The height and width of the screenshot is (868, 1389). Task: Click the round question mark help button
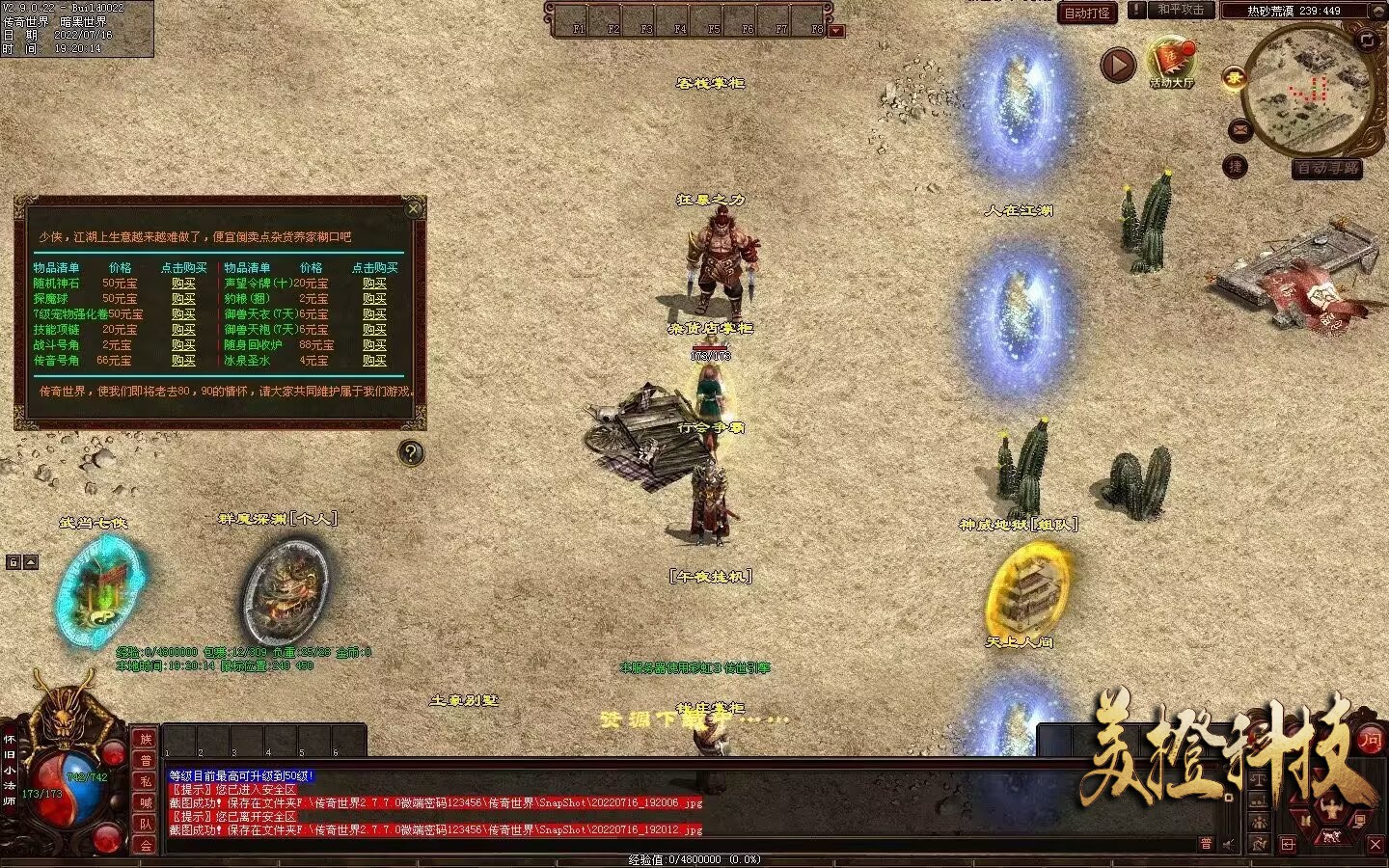411,452
